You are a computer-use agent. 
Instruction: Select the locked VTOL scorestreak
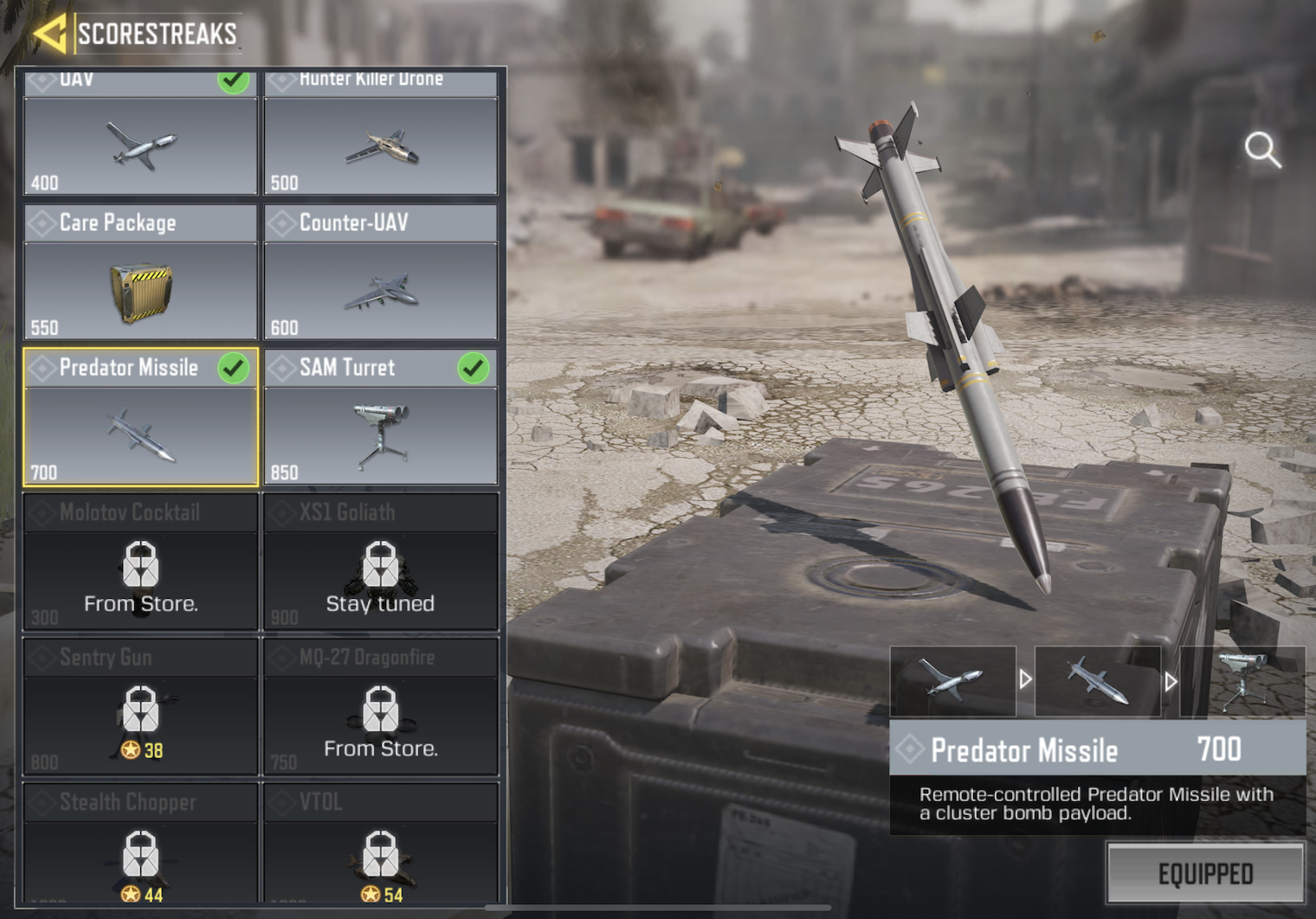click(381, 846)
